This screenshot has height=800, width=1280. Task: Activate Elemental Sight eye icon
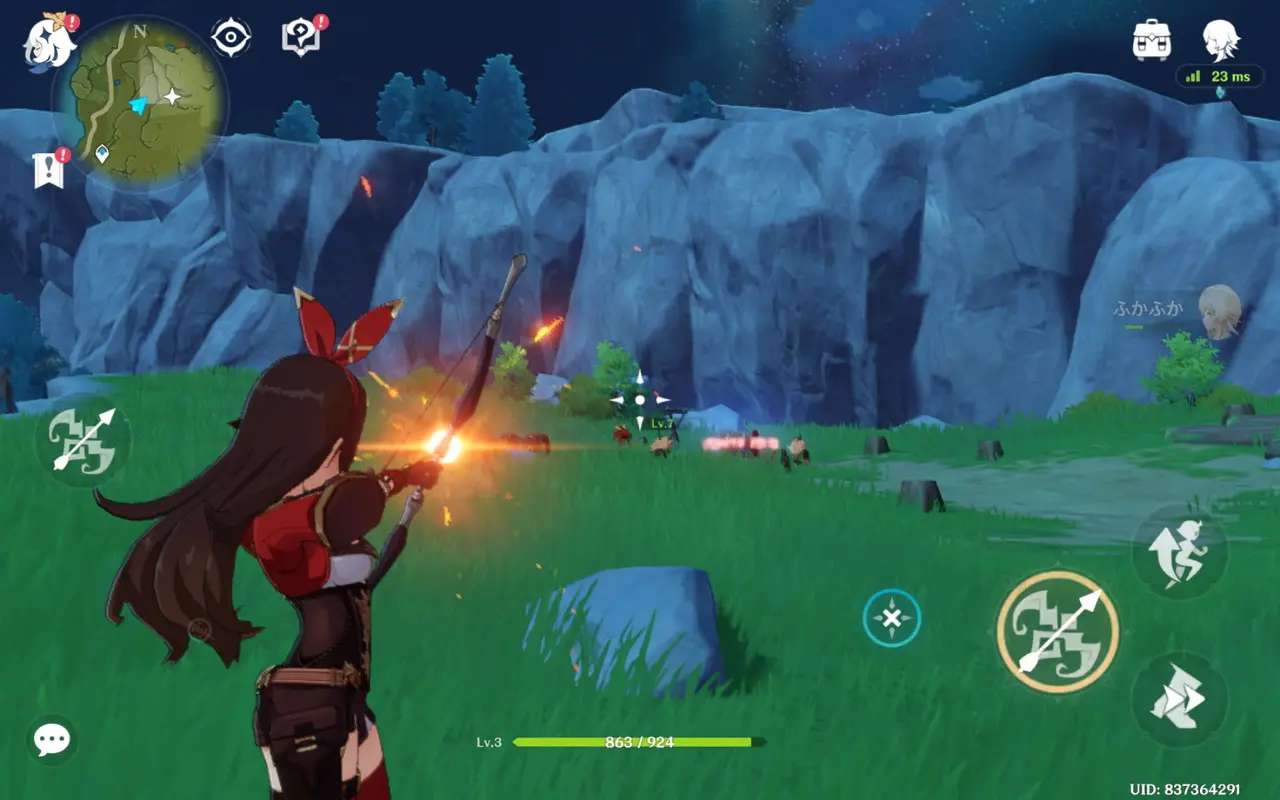coord(231,38)
